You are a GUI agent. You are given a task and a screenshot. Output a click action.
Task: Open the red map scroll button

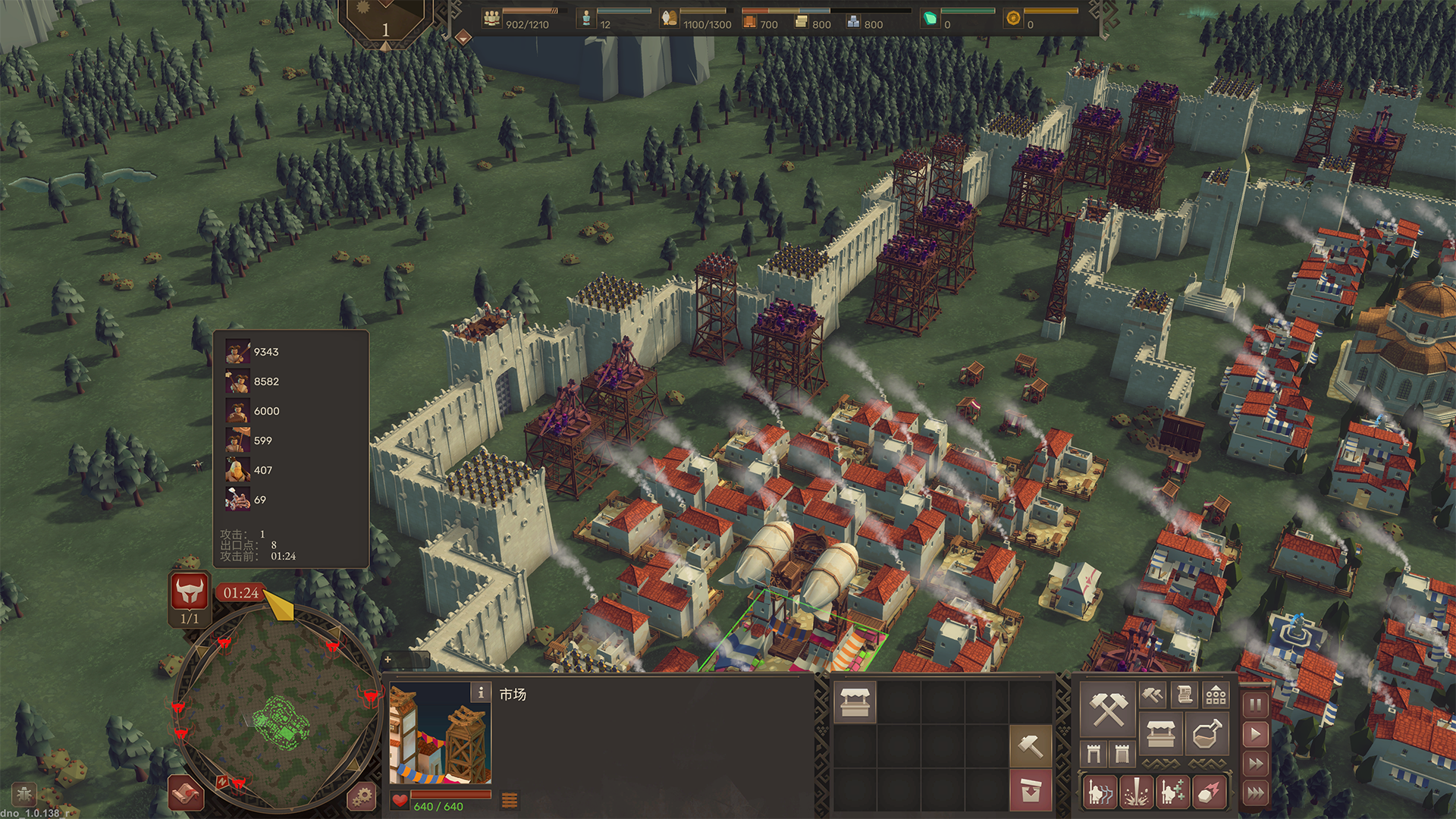186,794
